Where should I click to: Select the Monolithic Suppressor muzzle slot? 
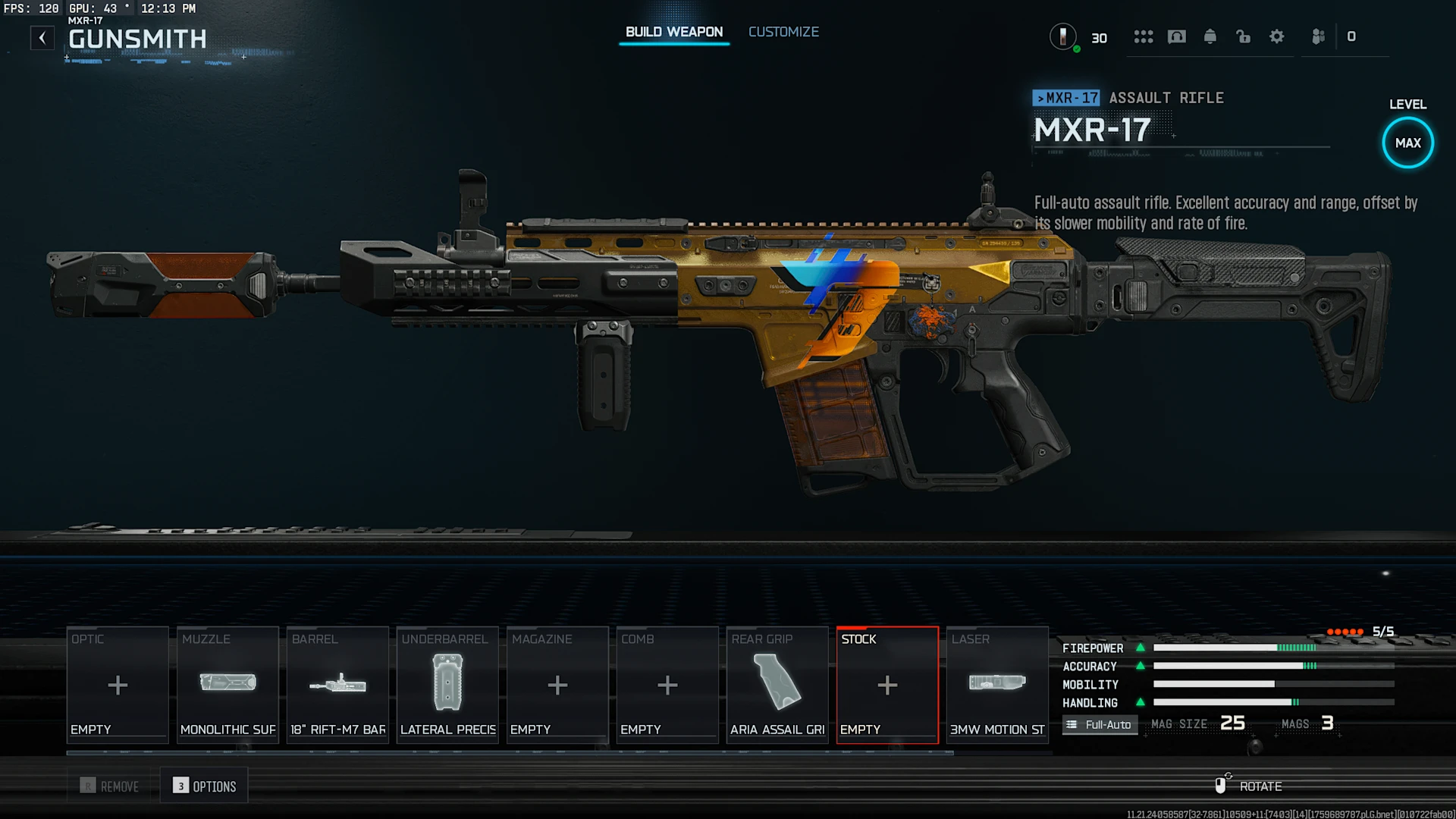pos(227,685)
